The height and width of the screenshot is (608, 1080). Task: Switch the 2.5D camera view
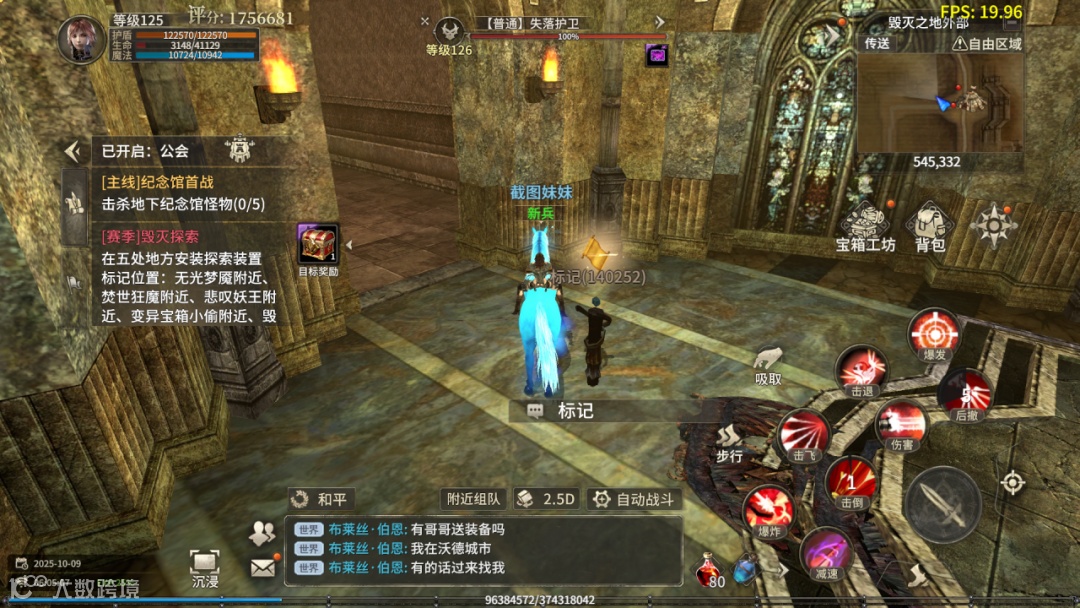click(x=547, y=499)
